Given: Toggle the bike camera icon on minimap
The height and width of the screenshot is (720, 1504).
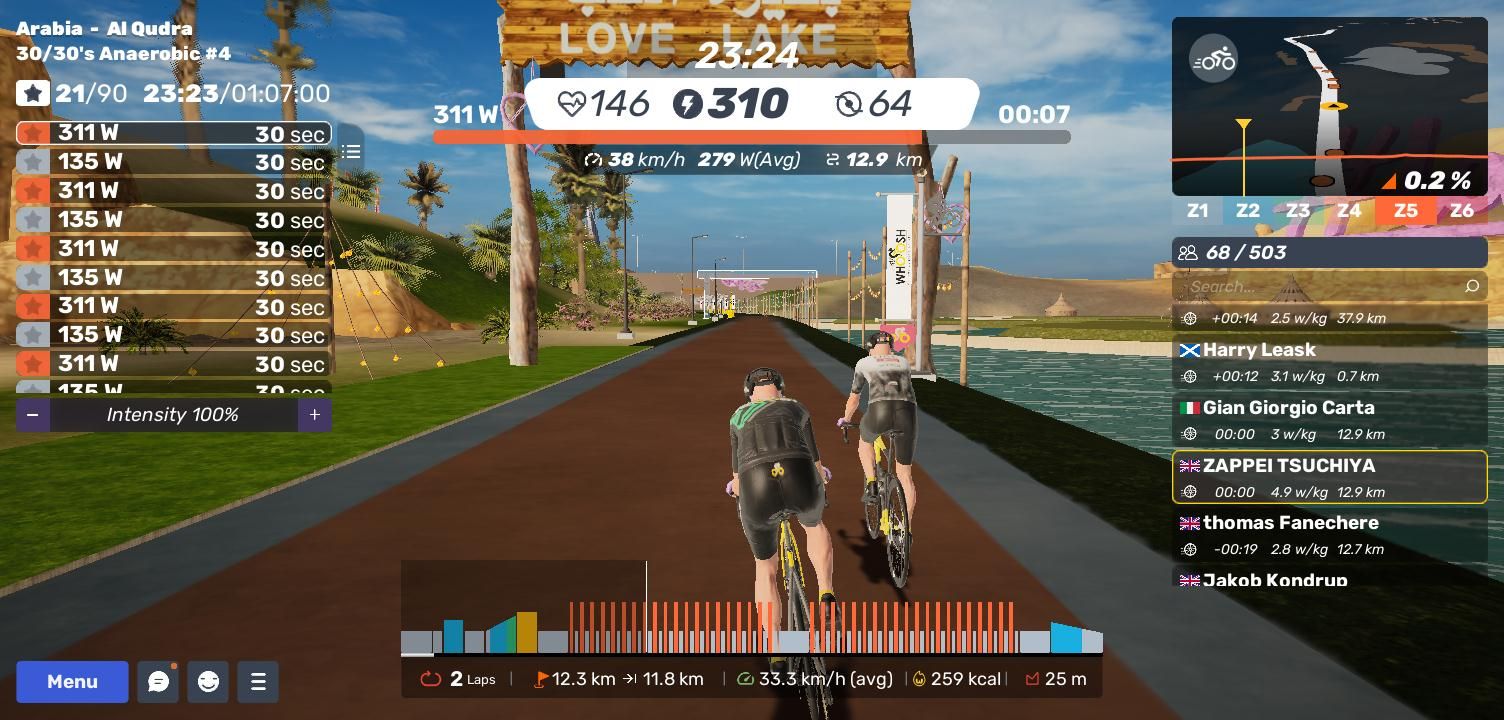Looking at the screenshot, I should click(x=1214, y=60).
